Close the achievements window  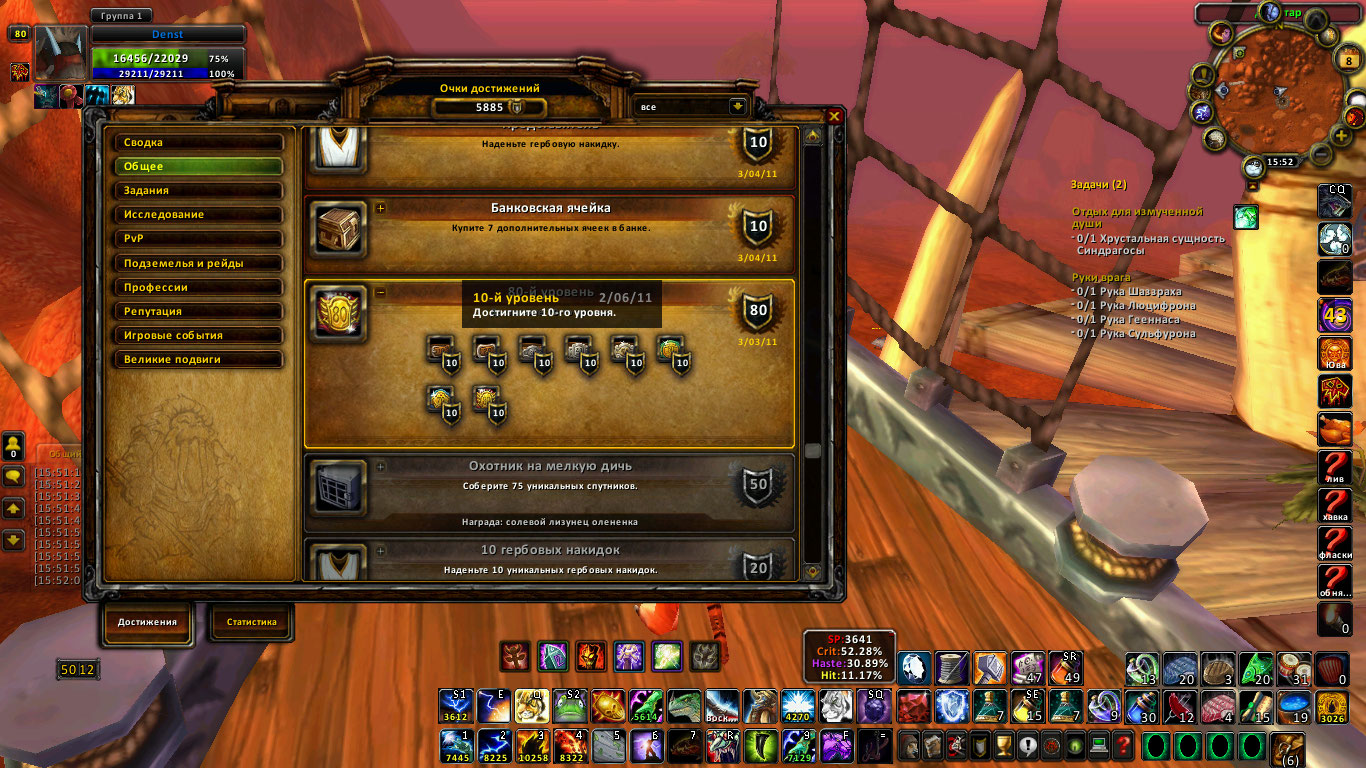point(834,116)
